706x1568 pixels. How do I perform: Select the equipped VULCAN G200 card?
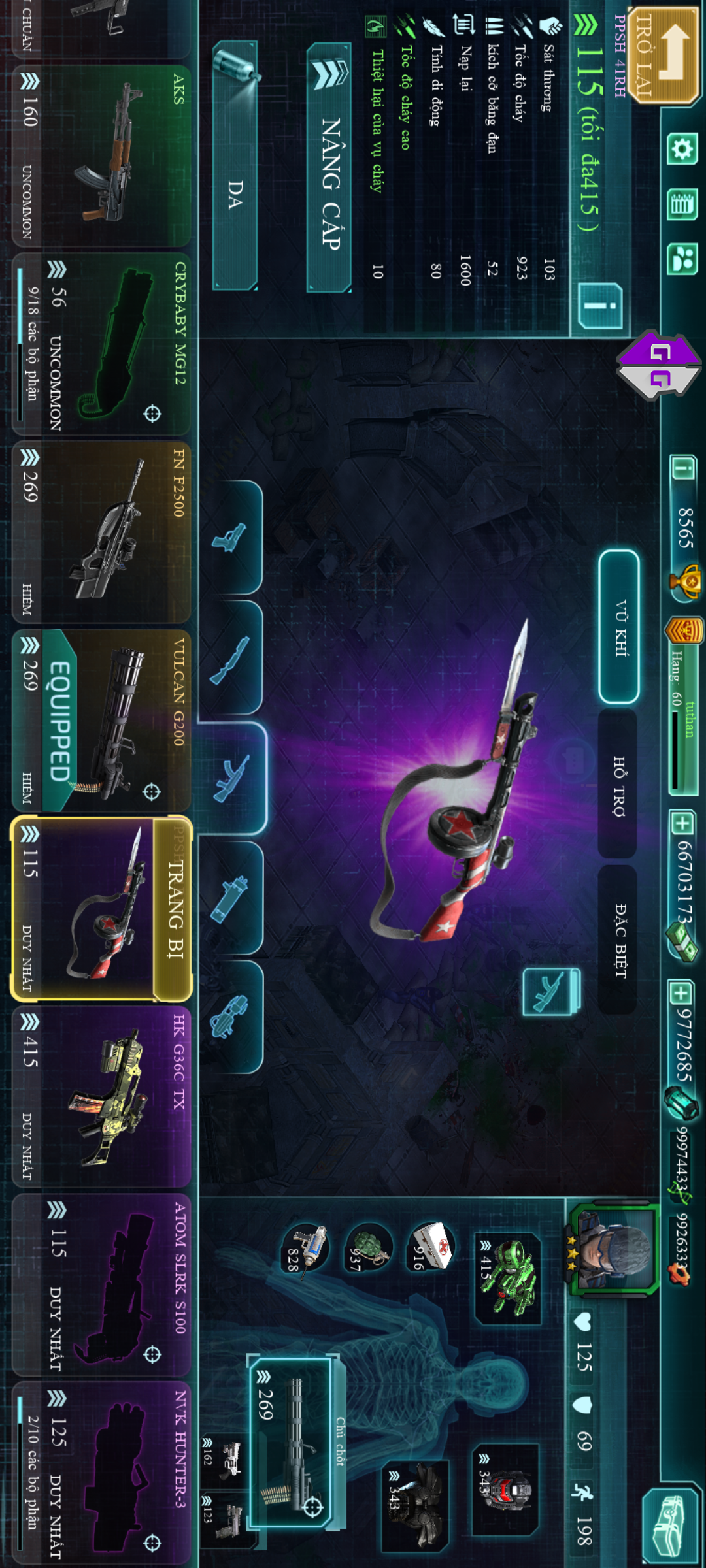(101, 720)
